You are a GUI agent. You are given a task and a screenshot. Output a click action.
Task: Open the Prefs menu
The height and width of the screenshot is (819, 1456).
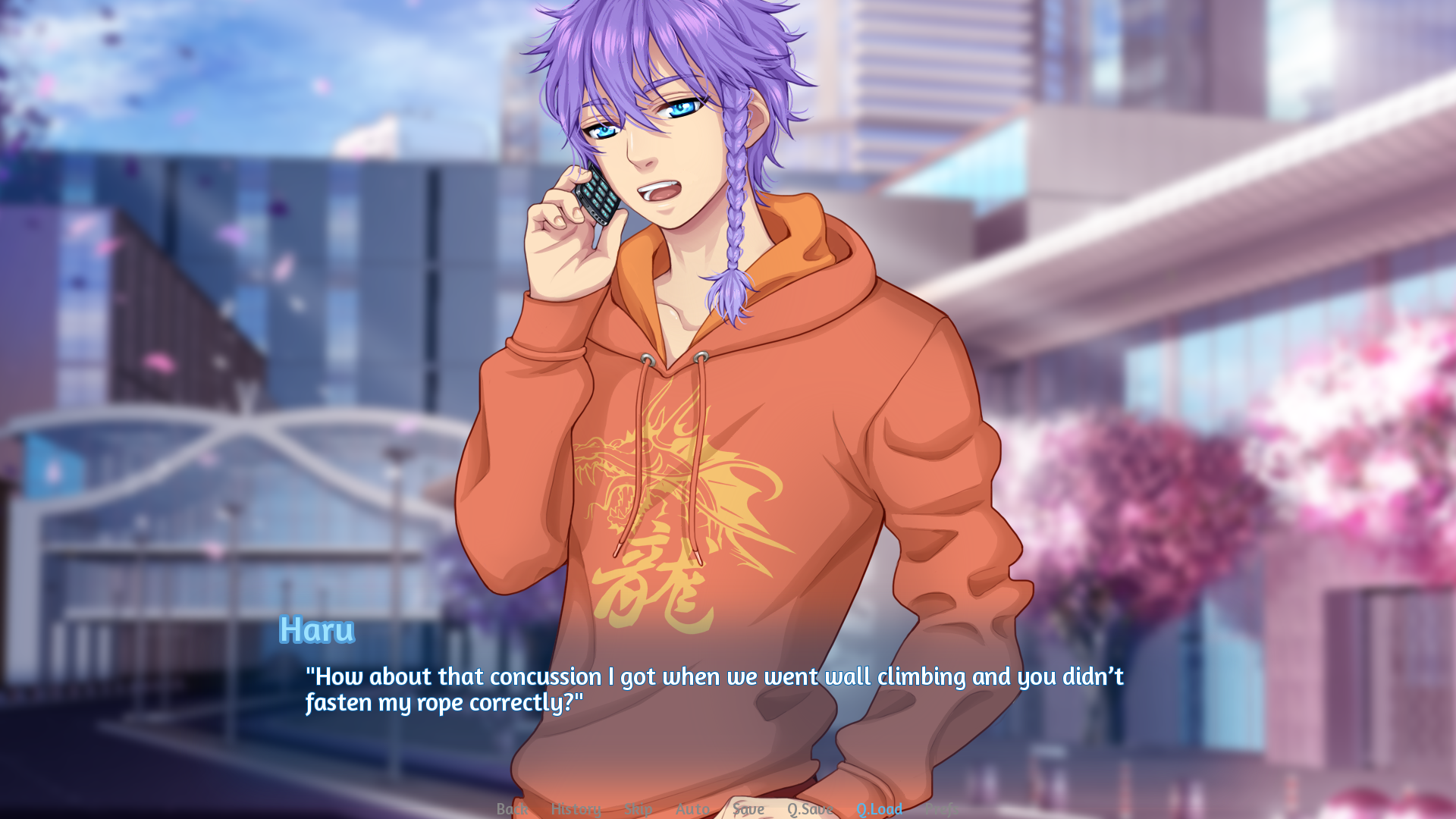(x=941, y=809)
